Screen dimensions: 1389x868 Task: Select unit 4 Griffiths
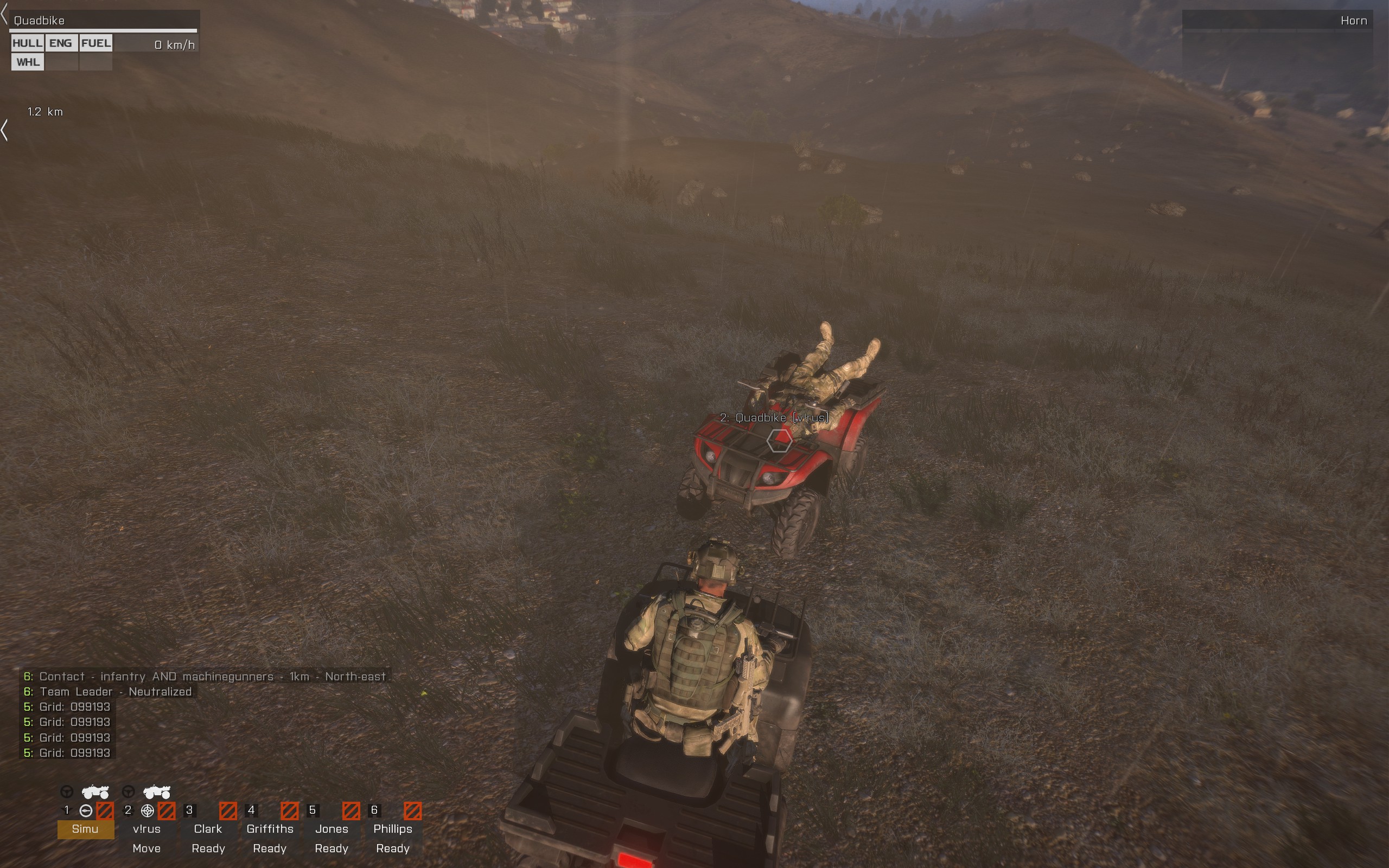[270, 829]
